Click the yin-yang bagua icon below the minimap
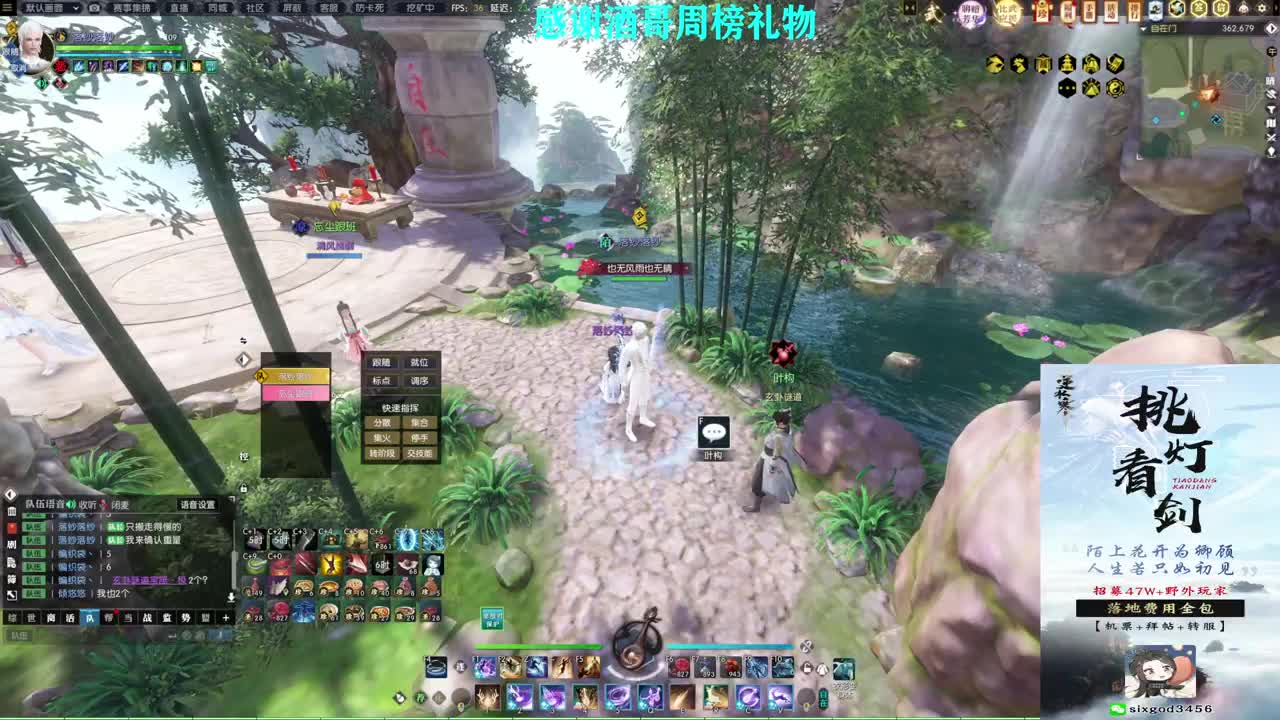The image size is (1280, 720). tap(1116, 87)
